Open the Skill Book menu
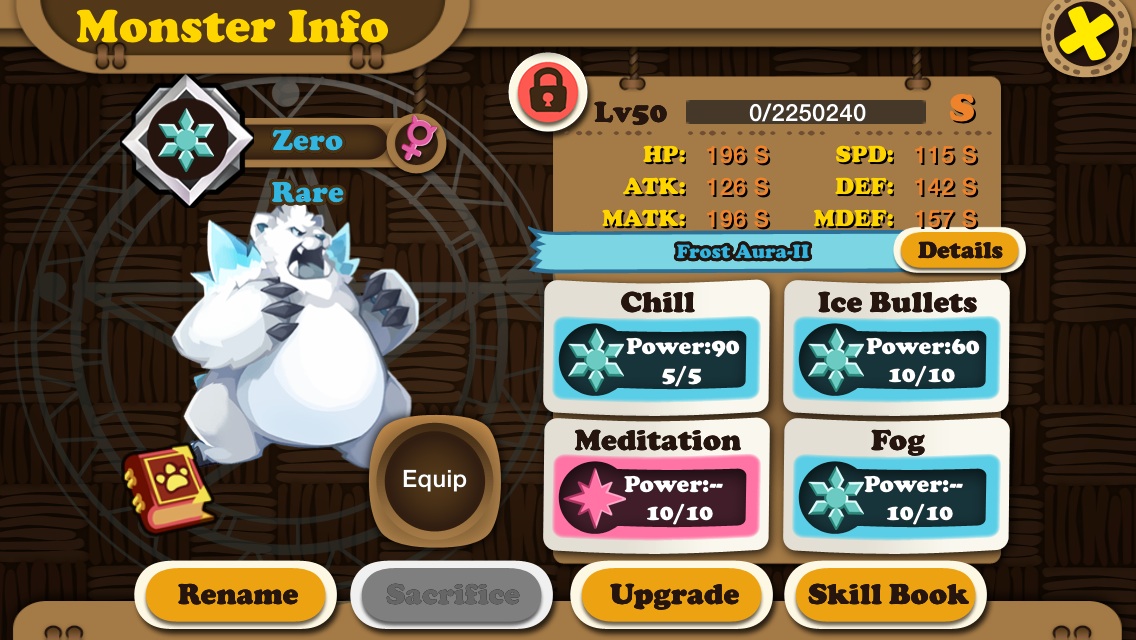1136x640 pixels. tap(887, 595)
